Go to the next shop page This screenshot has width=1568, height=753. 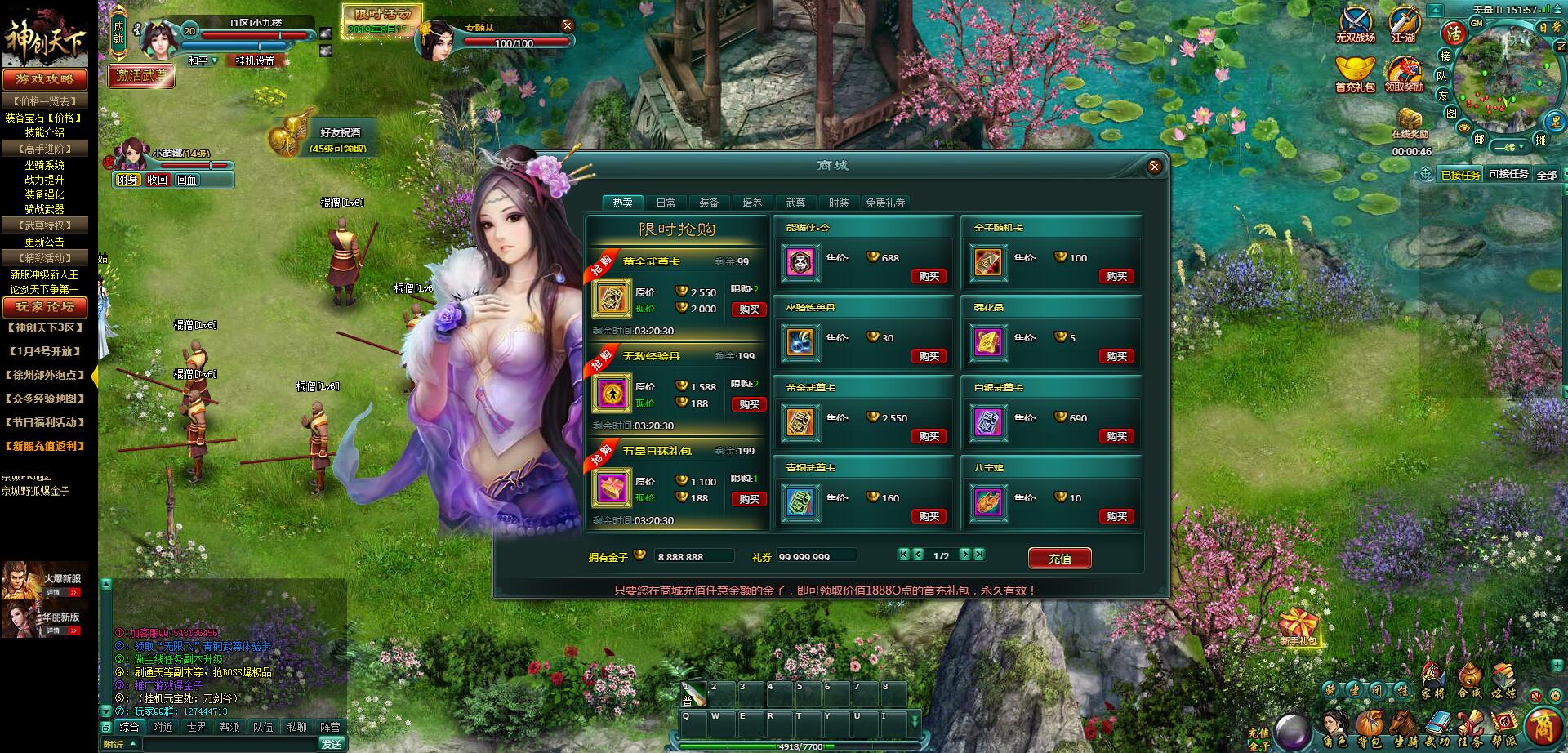coord(964,555)
